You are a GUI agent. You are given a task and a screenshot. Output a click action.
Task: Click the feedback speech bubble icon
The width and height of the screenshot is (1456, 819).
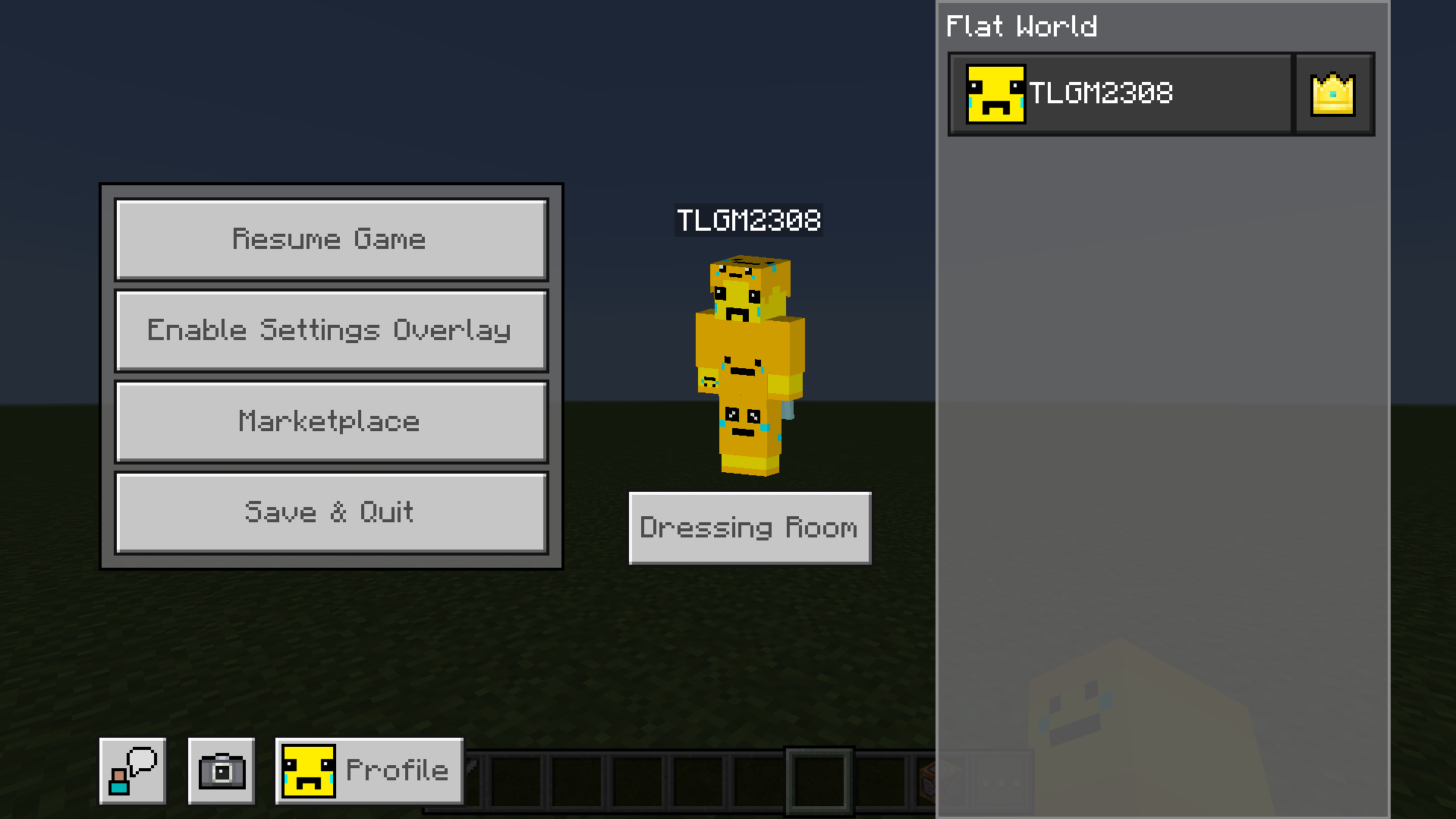(132, 770)
